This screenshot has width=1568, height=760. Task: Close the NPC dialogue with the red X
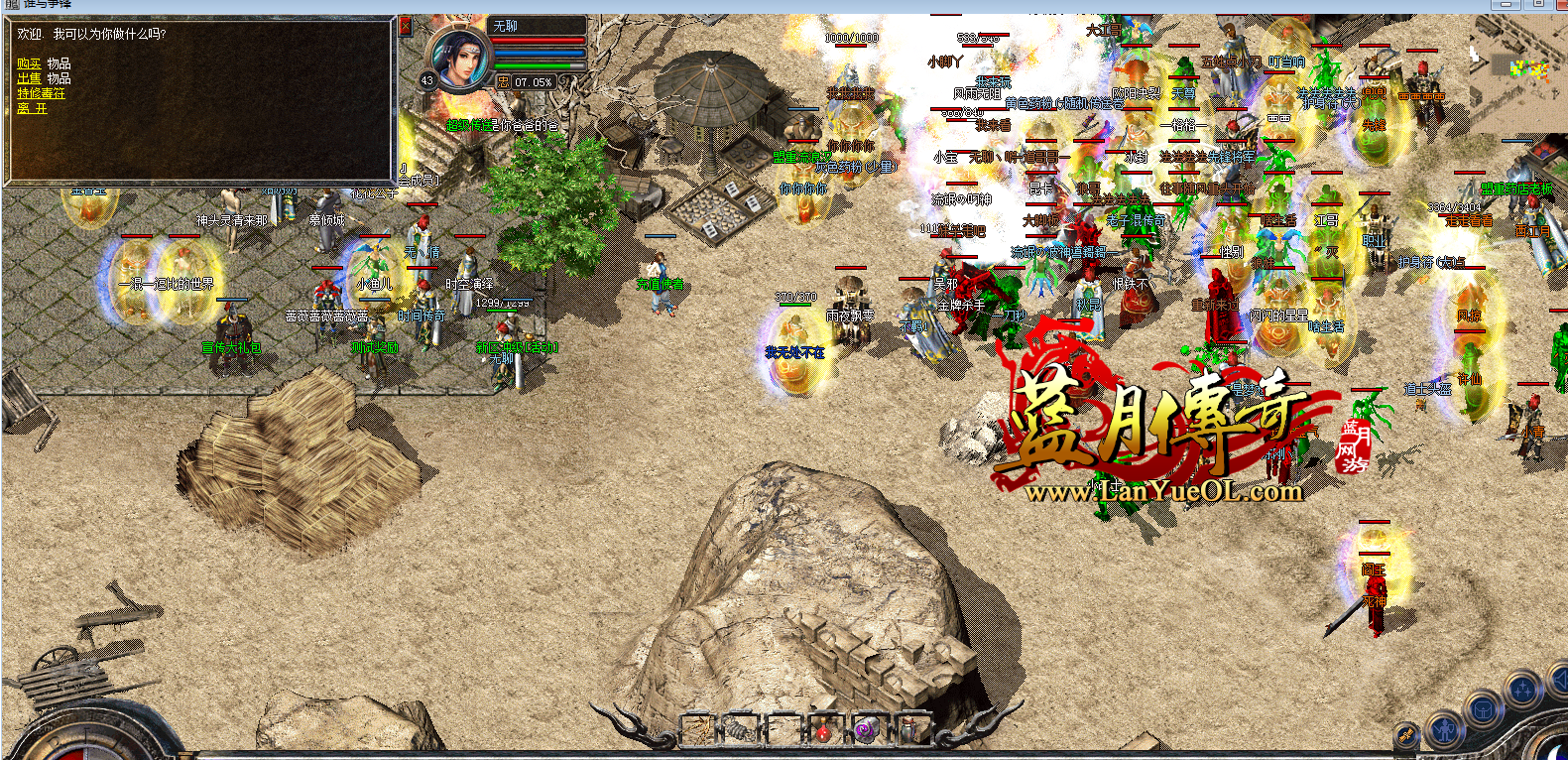(x=405, y=26)
